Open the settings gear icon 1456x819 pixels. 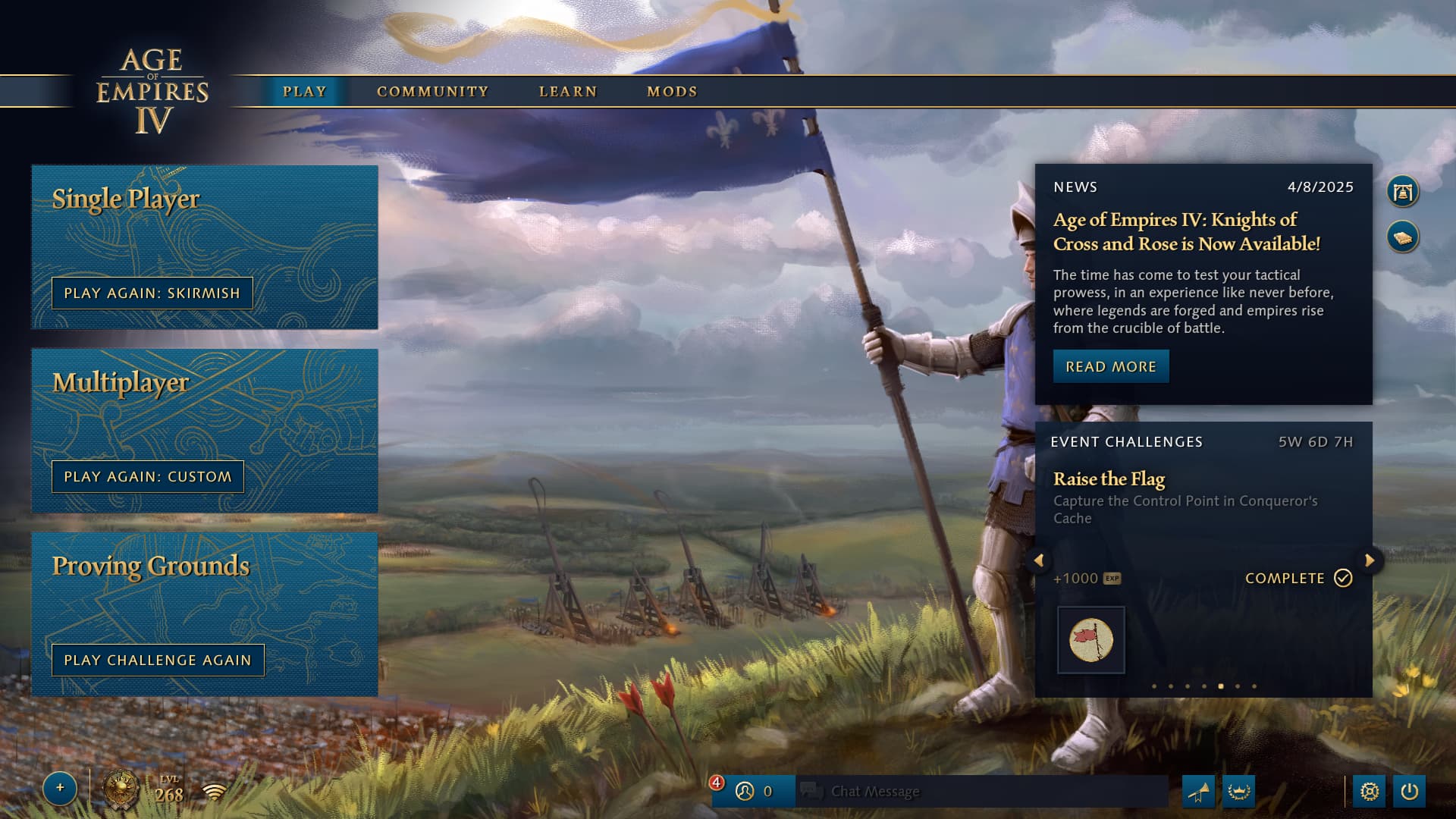coord(1369,792)
